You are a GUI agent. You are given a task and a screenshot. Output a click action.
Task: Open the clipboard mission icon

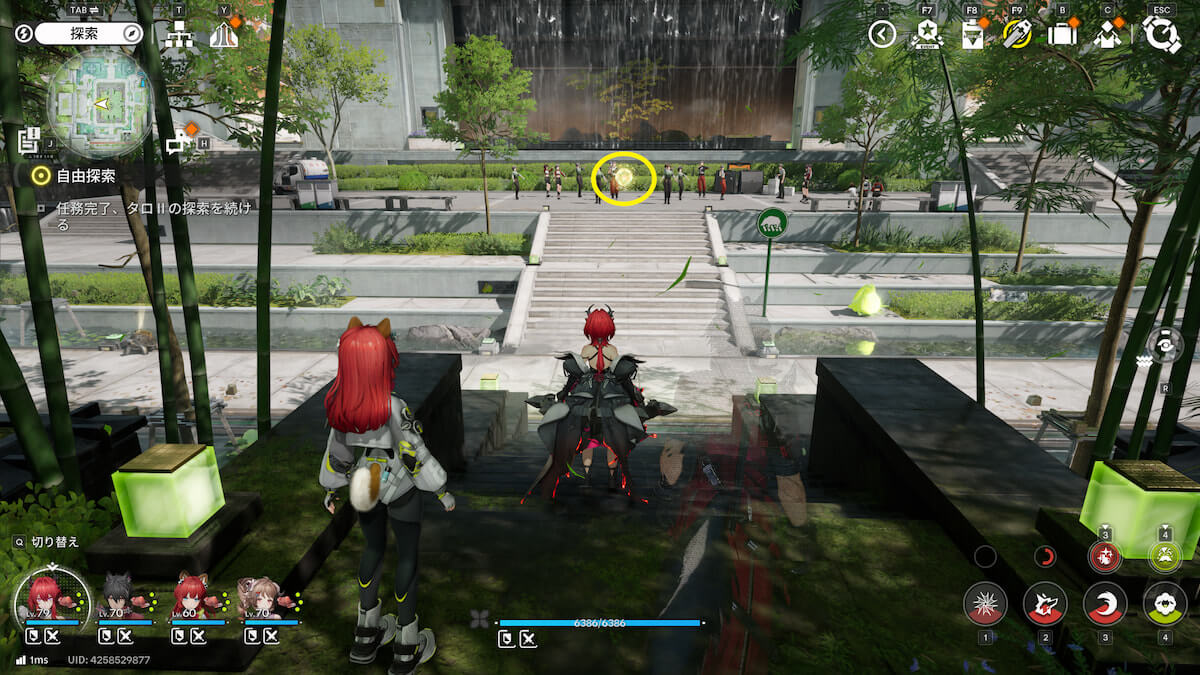point(972,35)
